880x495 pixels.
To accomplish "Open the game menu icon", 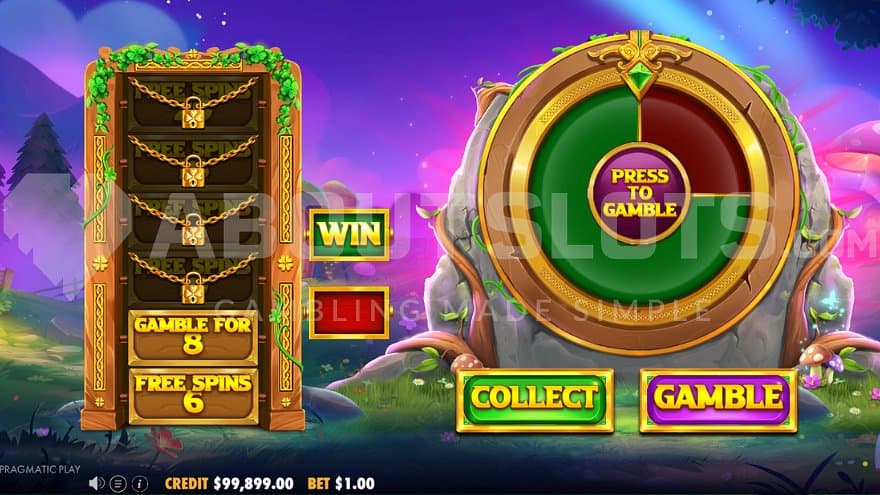I will 117,483.
